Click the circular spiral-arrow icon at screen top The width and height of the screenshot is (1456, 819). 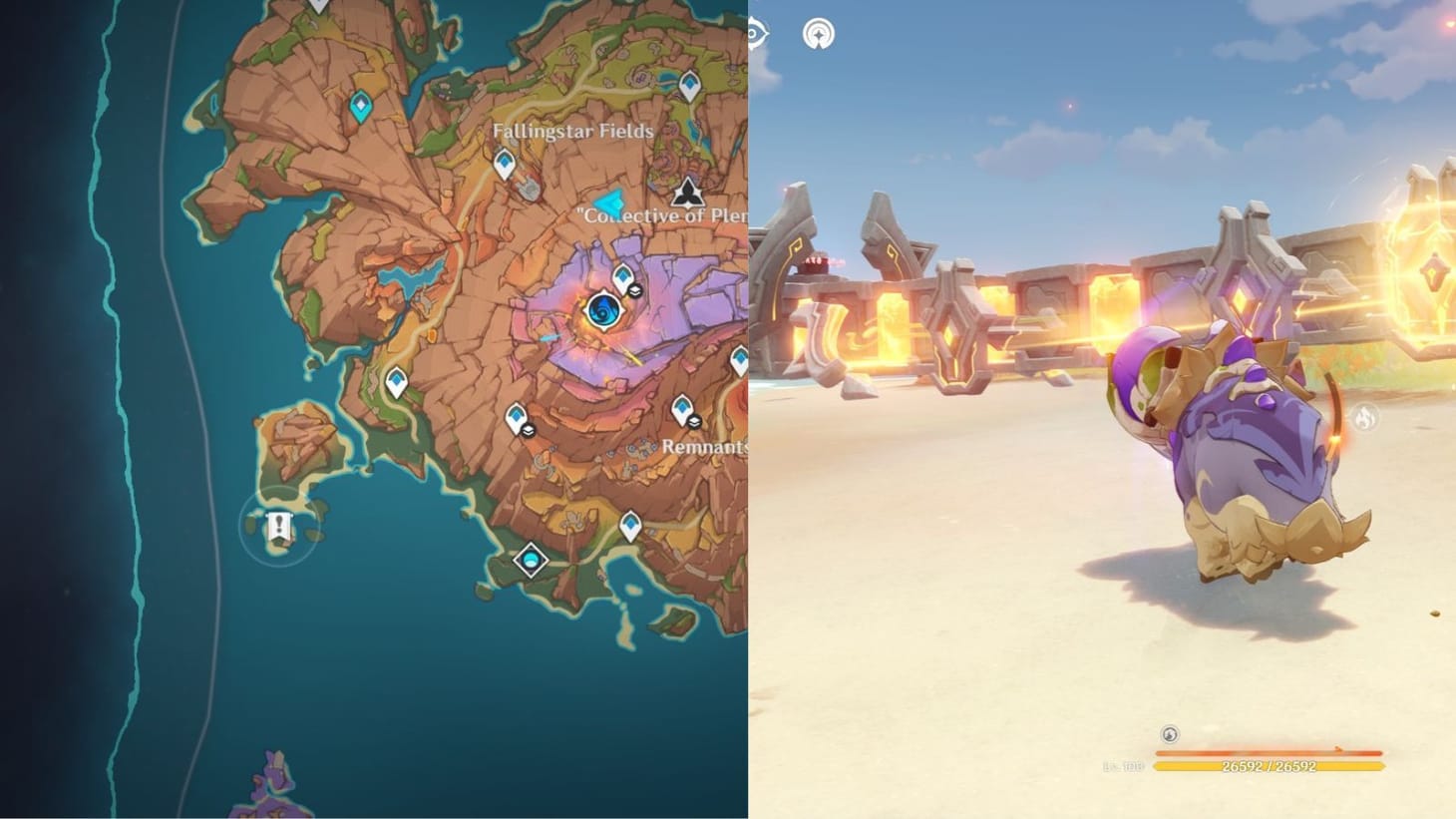pos(818,33)
